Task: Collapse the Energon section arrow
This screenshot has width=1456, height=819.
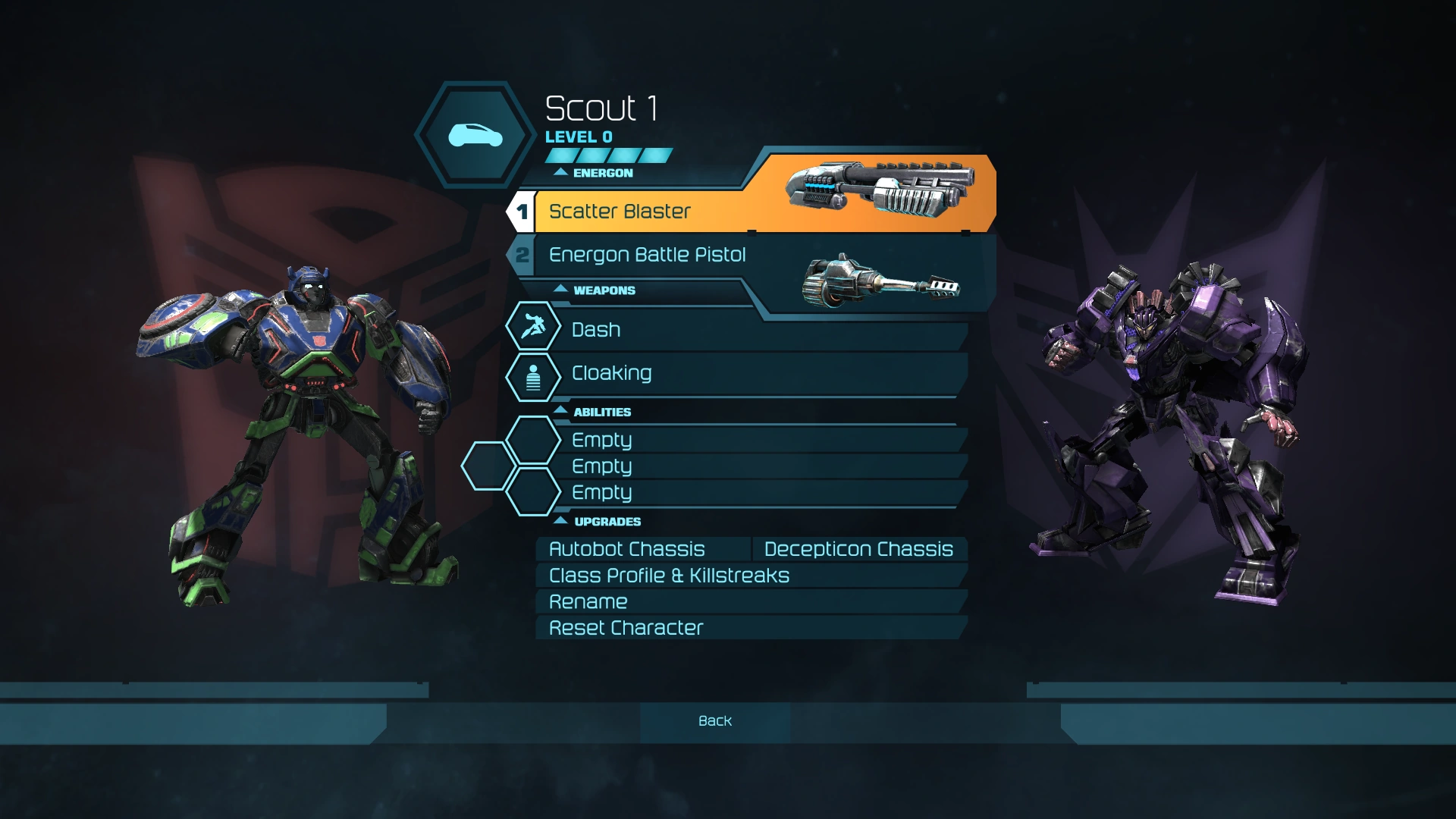Action: point(561,172)
